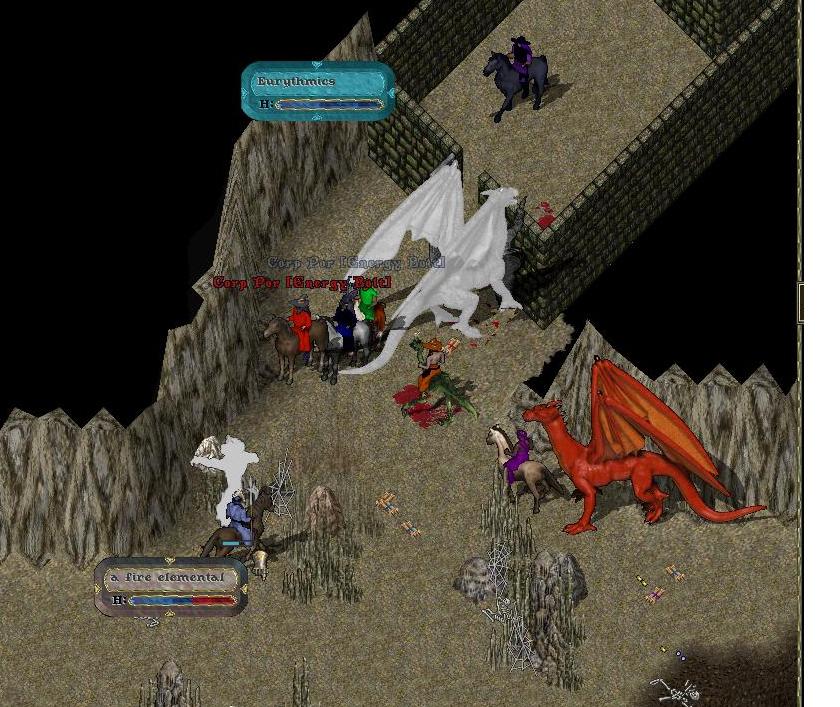Select the Eurythmics status gump
840x707 pixels.
click(x=318, y=91)
